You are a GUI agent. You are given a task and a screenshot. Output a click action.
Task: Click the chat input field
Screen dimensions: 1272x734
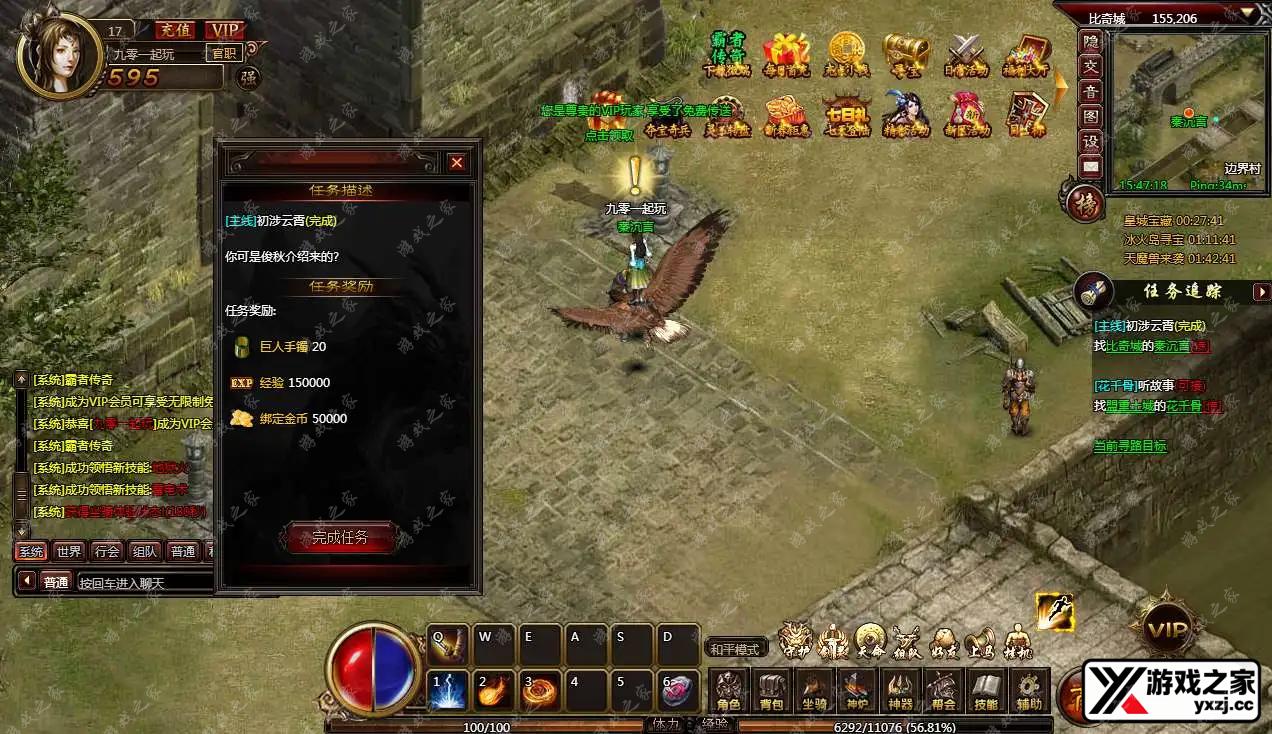click(145, 582)
